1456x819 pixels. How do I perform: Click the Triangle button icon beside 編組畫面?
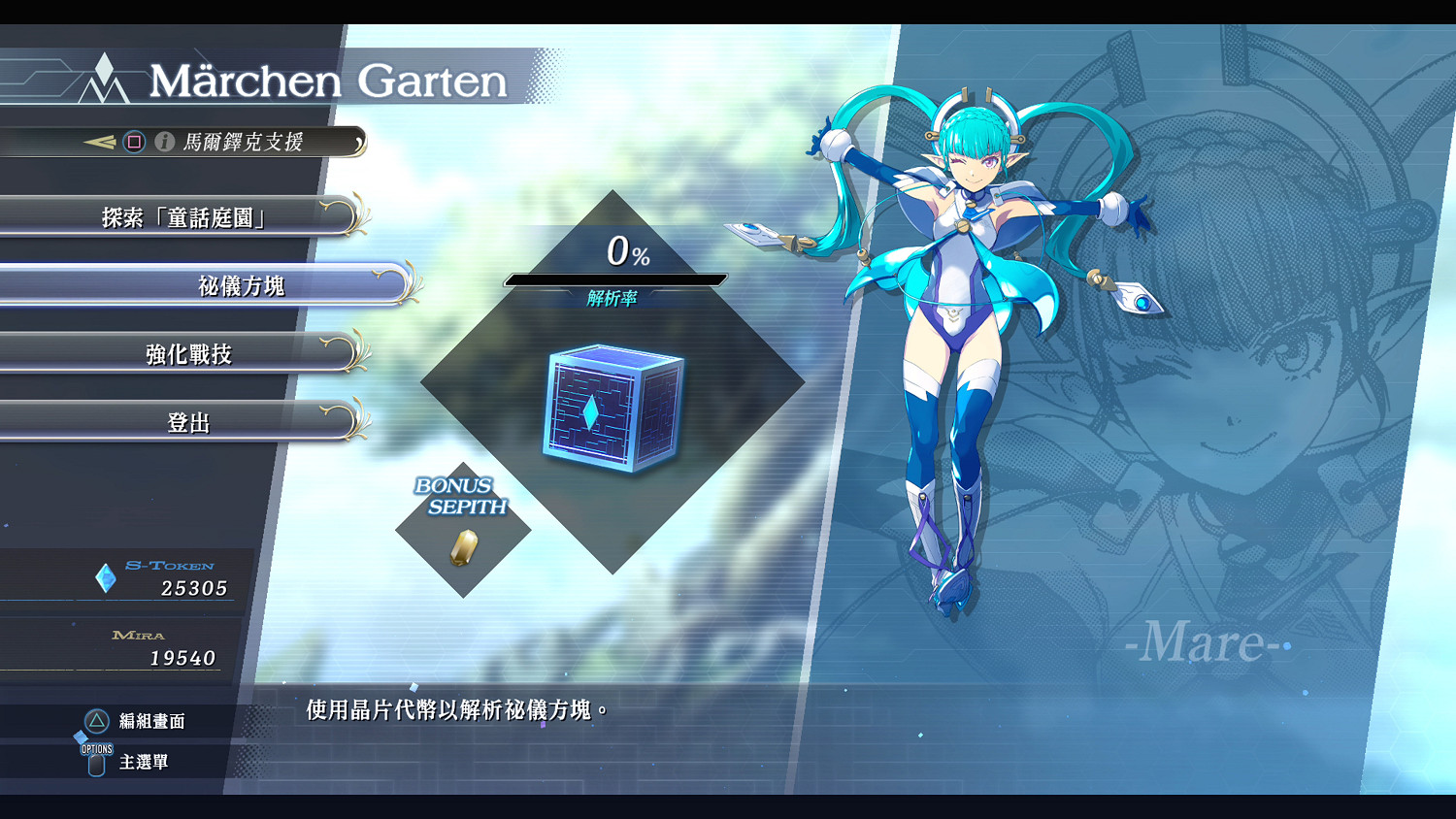pos(96,722)
